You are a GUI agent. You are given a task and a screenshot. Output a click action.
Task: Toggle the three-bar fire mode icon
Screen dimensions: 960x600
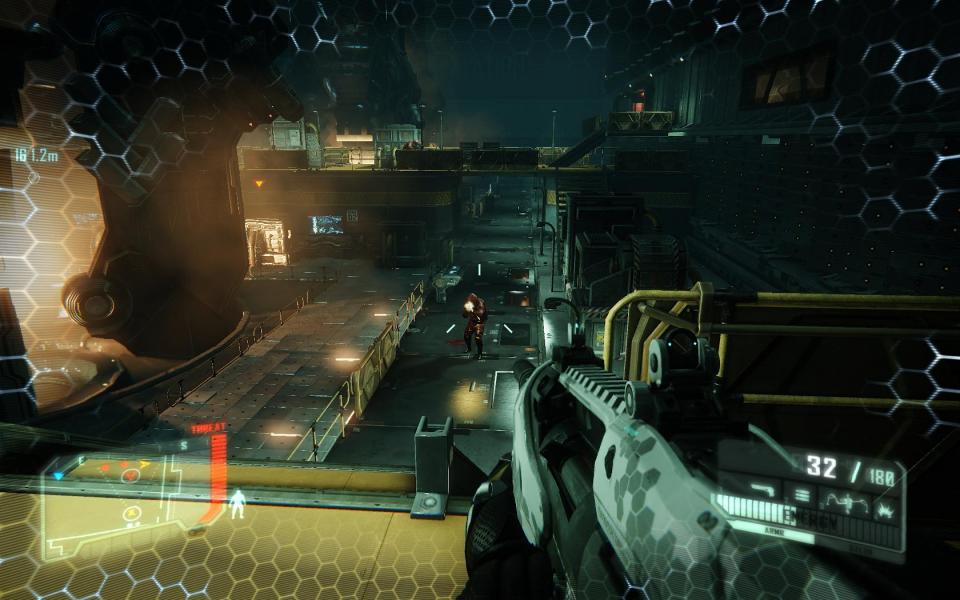800,494
